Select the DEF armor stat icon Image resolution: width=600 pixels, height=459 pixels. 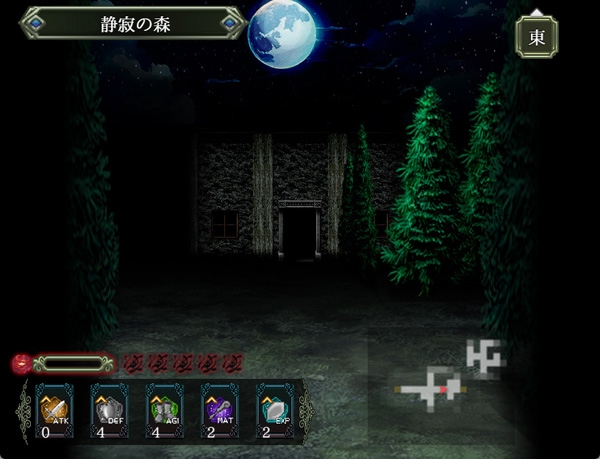pyautogui.click(x=109, y=411)
